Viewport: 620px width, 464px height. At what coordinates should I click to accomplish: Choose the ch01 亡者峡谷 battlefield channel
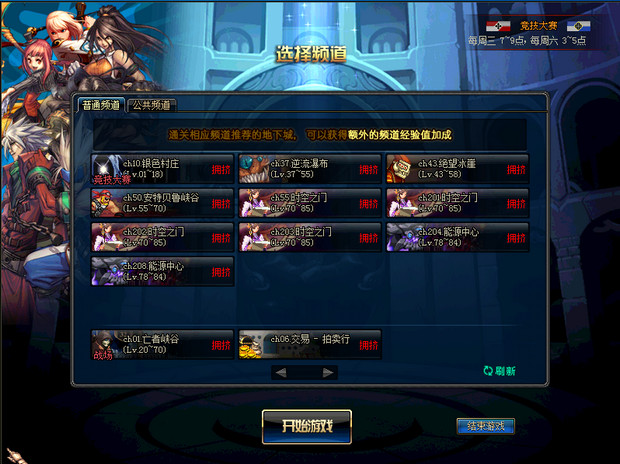click(x=163, y=344)
